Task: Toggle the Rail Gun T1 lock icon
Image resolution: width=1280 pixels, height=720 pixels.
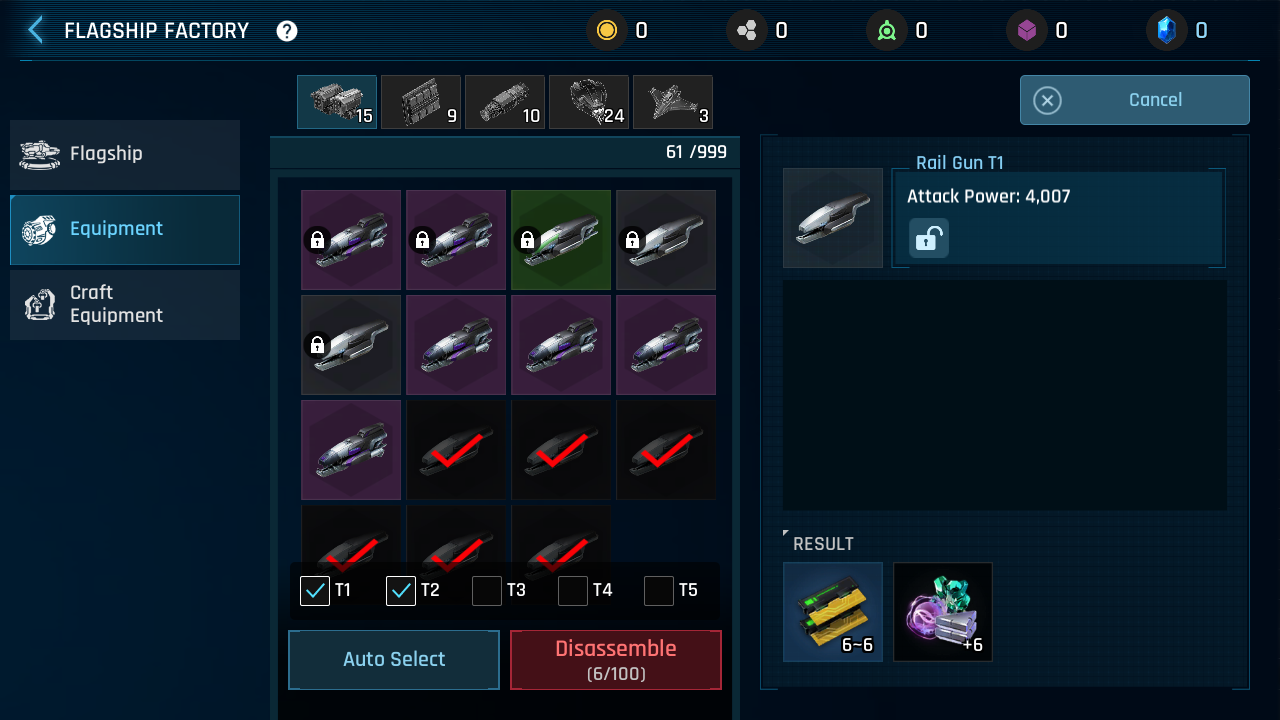Action: (x=928, y=239)
